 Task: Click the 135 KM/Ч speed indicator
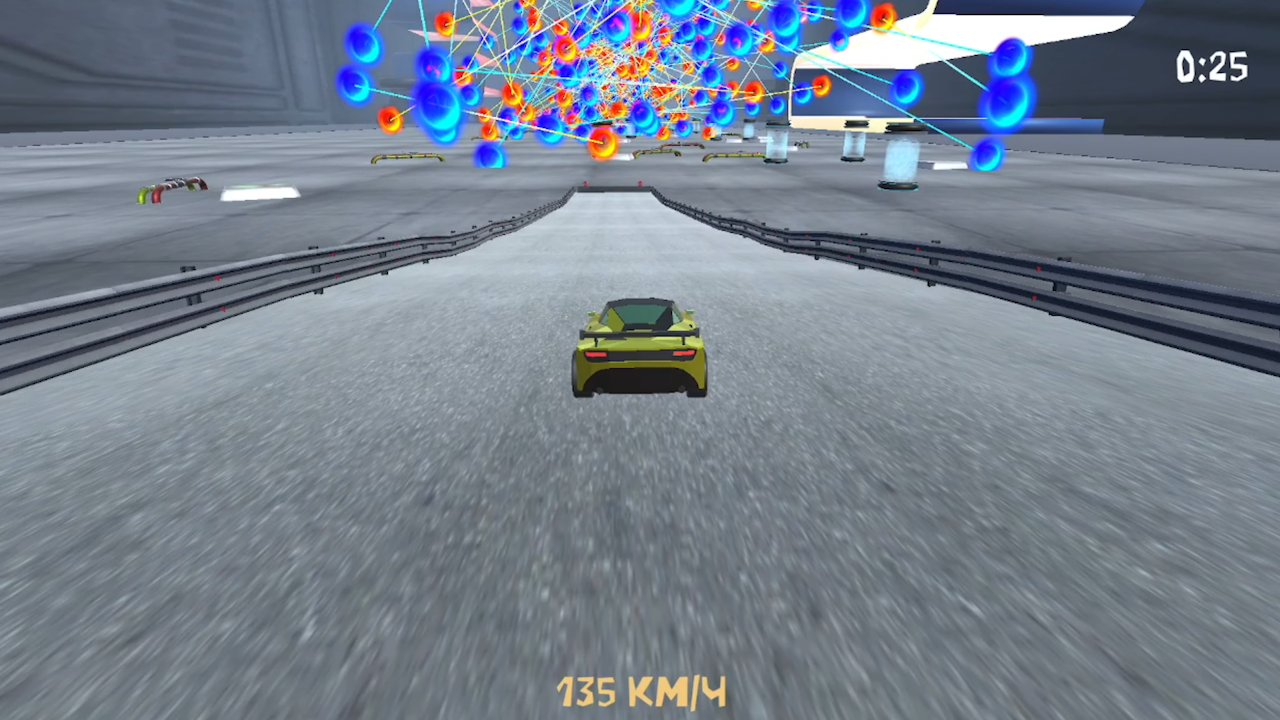pyautogui.click(x=640, y=690)
